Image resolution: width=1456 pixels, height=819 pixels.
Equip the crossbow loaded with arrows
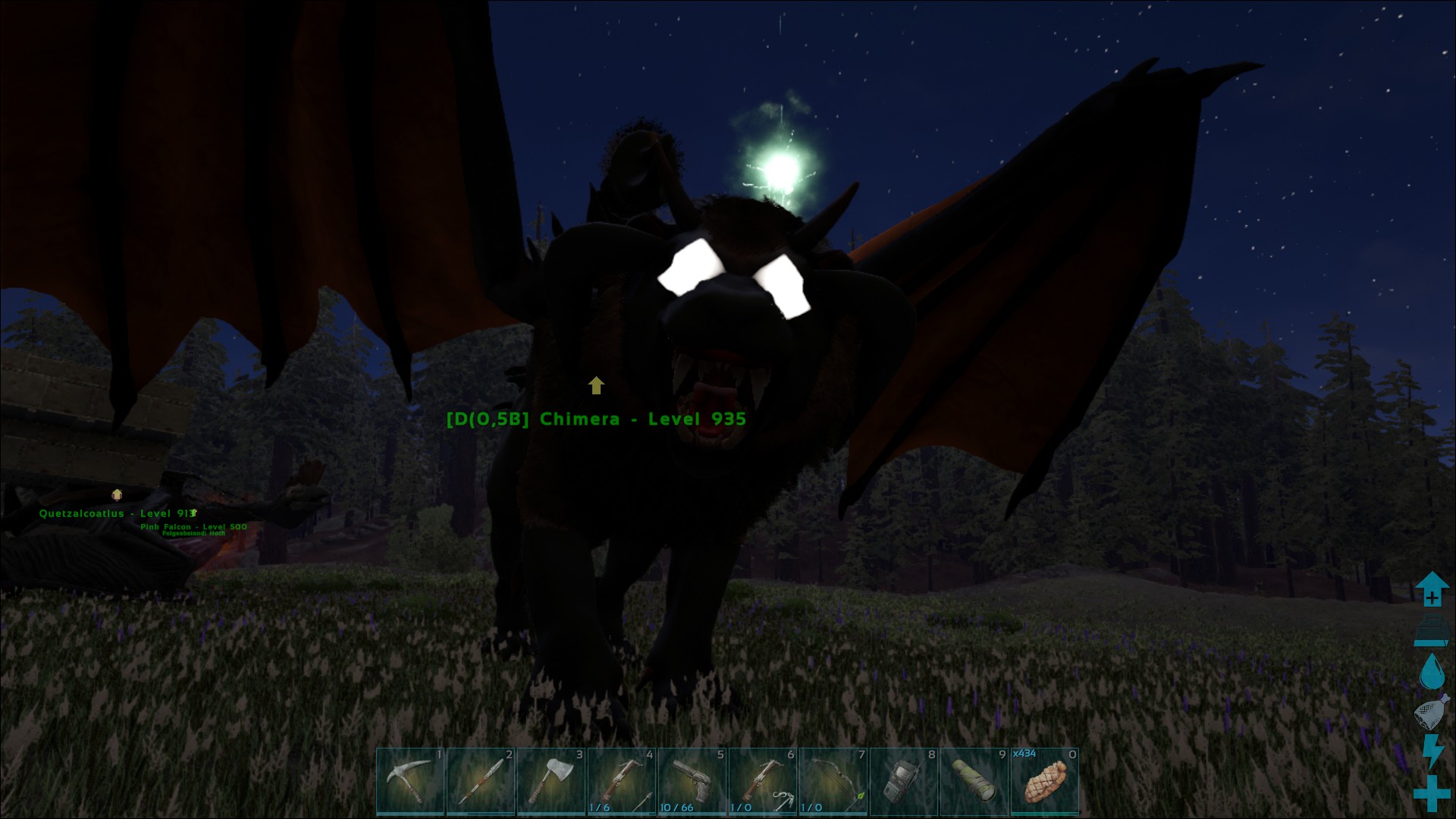pyautogui.click(x=622, y=781)
